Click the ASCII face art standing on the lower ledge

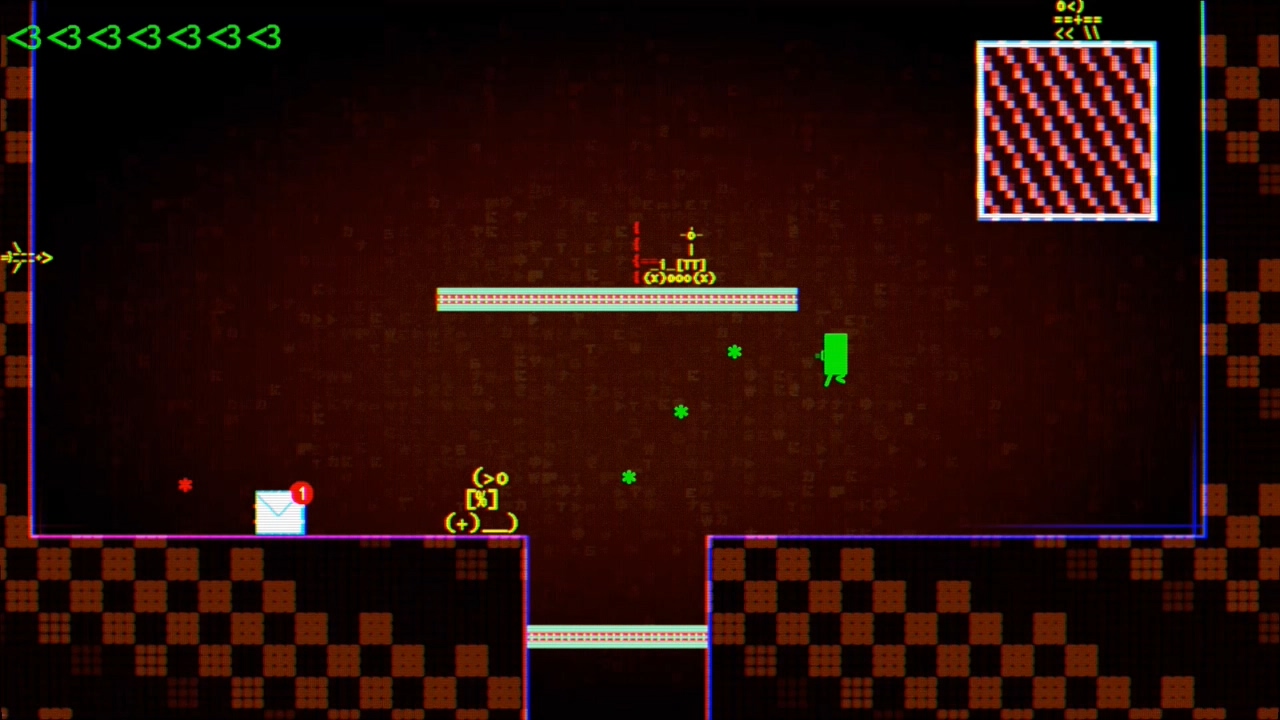coord(483,500)
